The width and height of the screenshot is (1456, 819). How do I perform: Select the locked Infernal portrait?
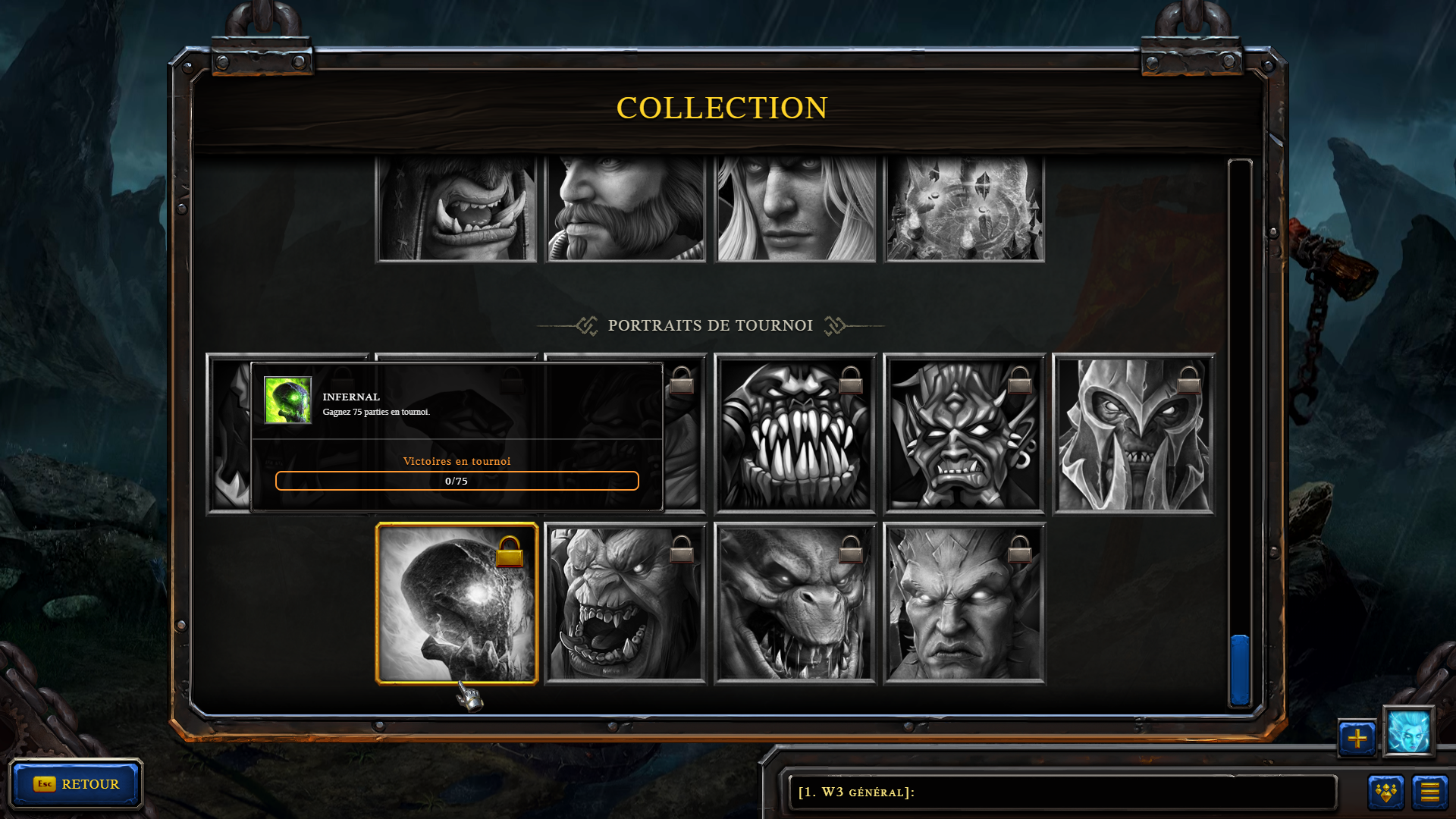pos(457,604)
